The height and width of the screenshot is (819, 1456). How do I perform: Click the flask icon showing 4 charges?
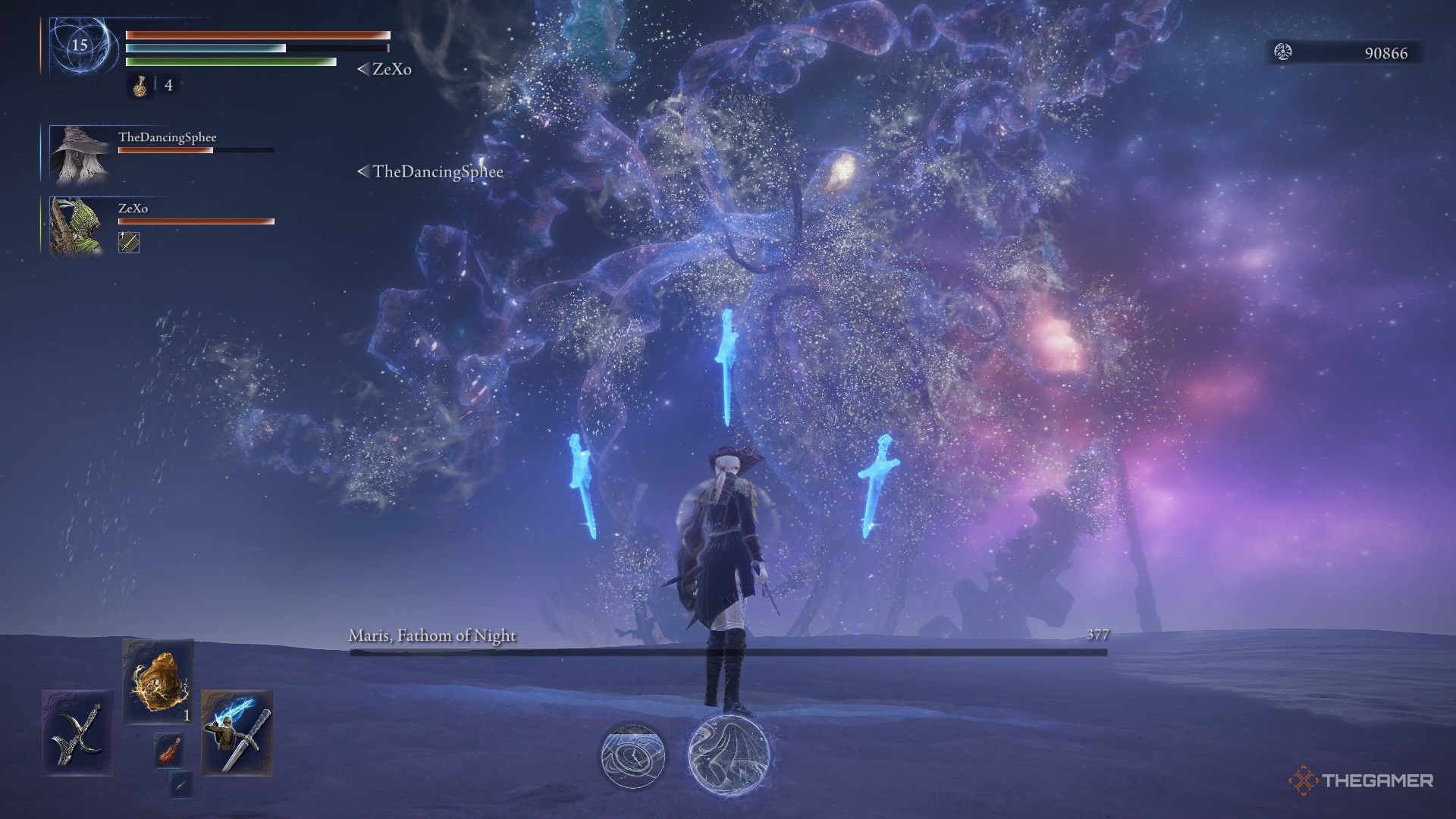[140, 86]
